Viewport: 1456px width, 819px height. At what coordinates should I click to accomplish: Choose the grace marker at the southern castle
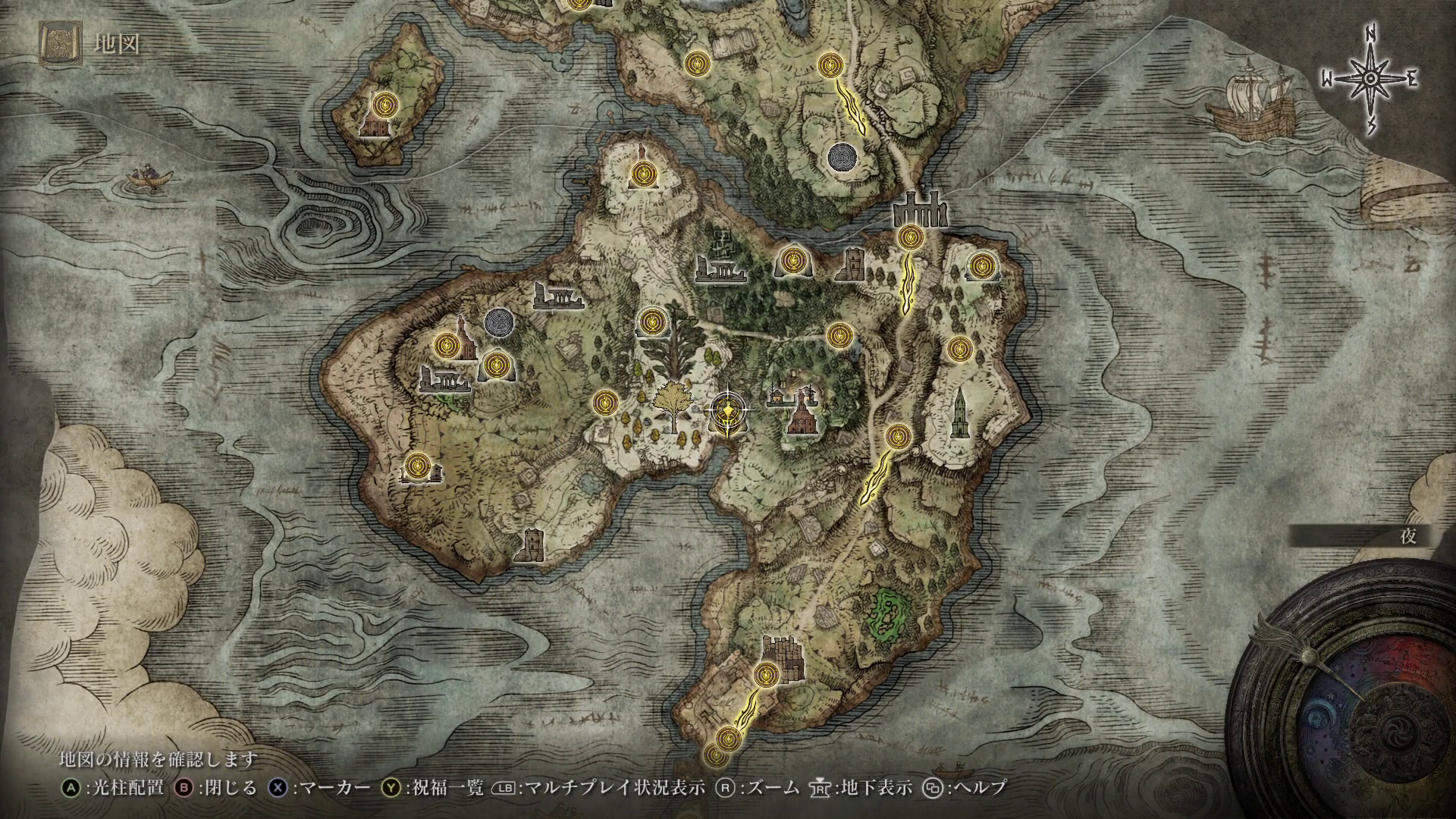pos(767,673)
